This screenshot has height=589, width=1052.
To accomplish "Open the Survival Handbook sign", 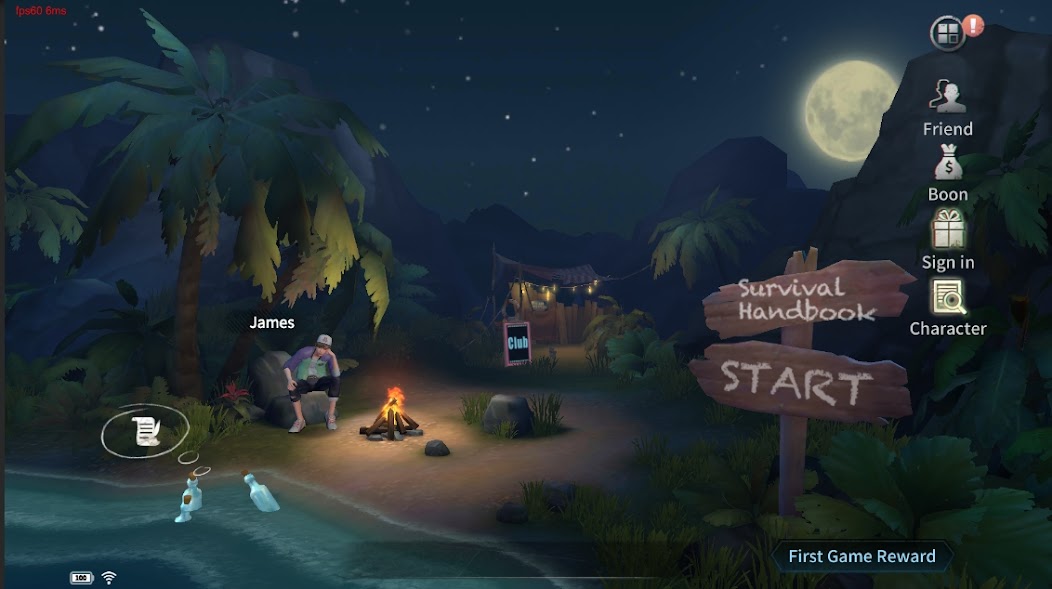I will point(806,299).
